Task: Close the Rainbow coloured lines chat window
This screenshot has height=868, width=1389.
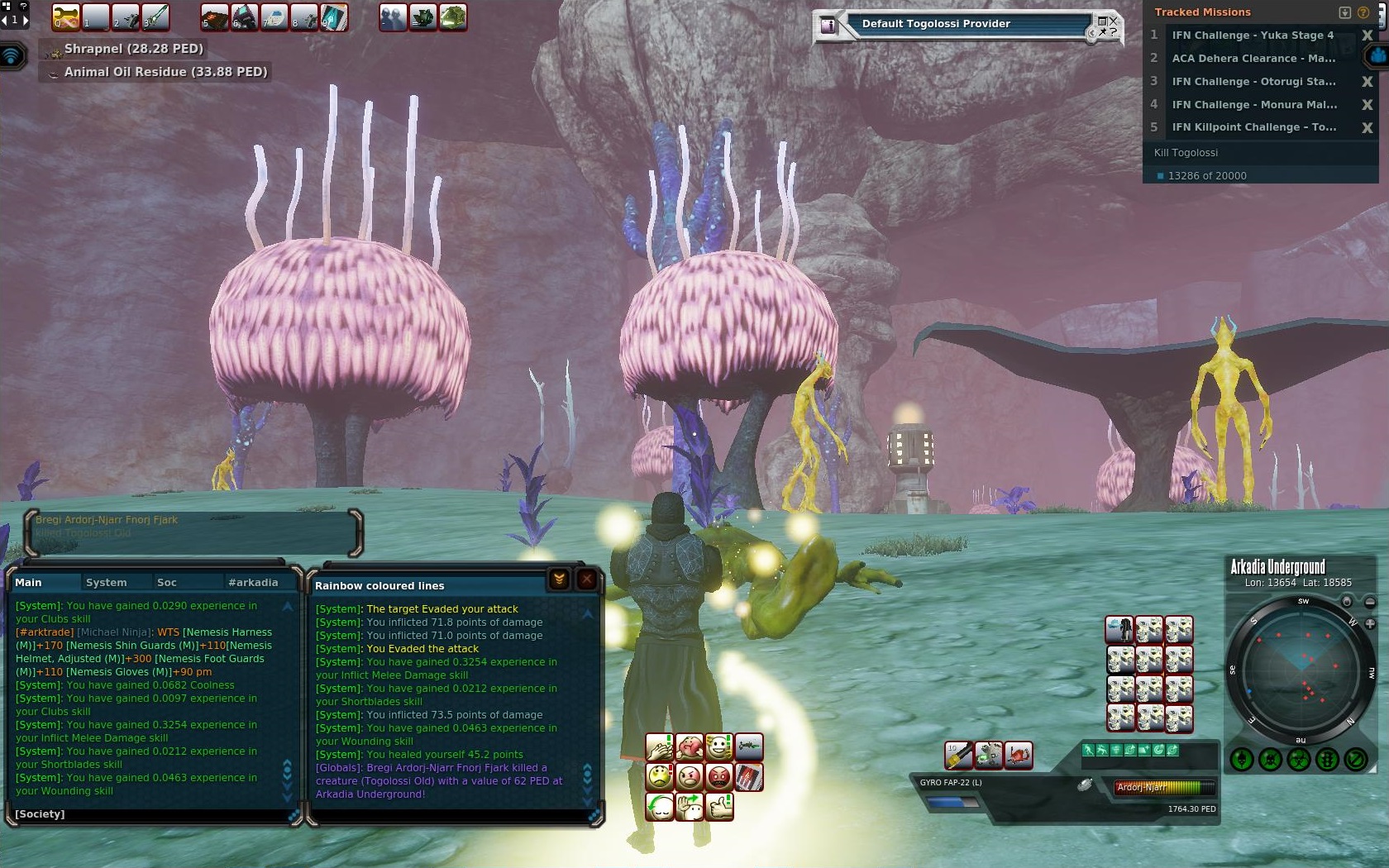Action: pyautogui.click(x=586, y=579)
